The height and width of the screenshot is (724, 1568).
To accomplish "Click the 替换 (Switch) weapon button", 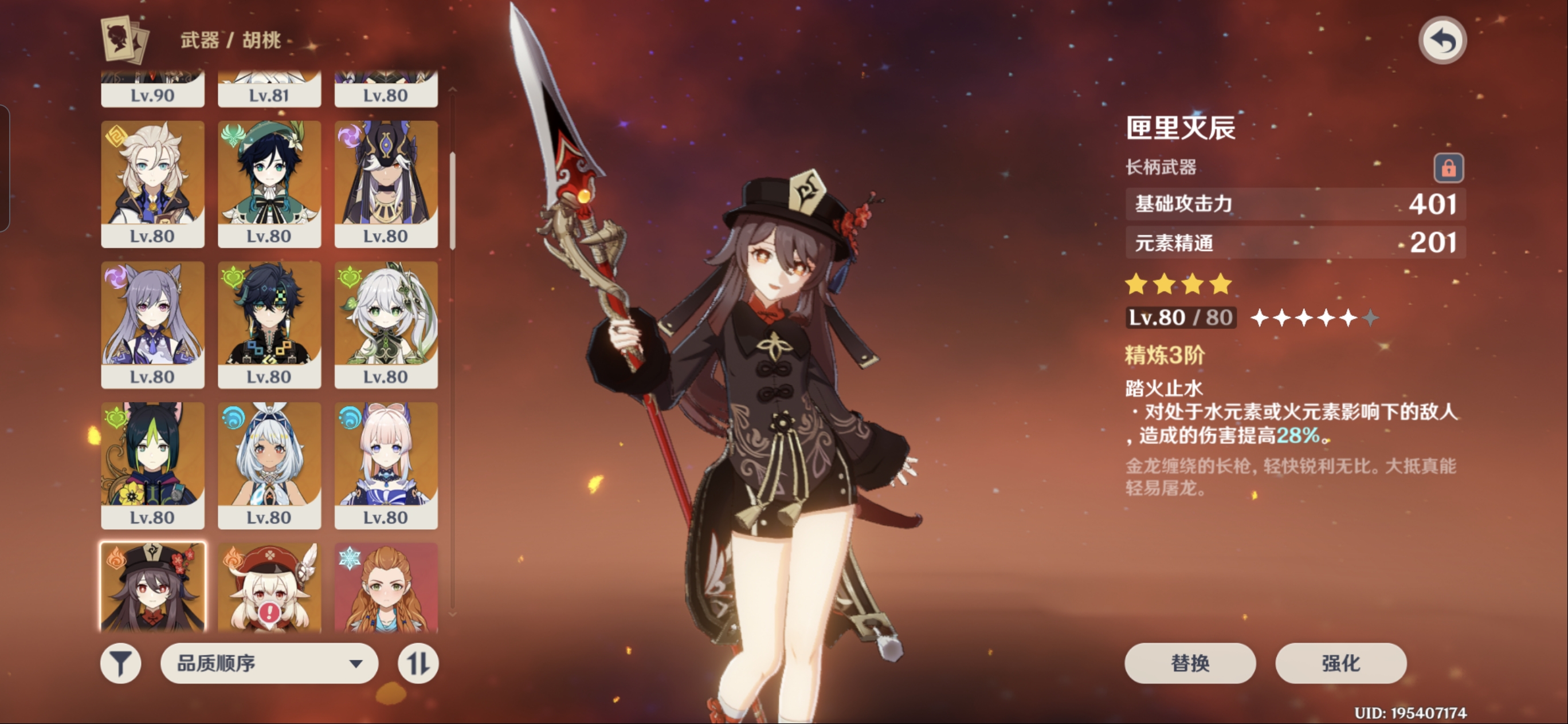I will (x=1189, y=663).
